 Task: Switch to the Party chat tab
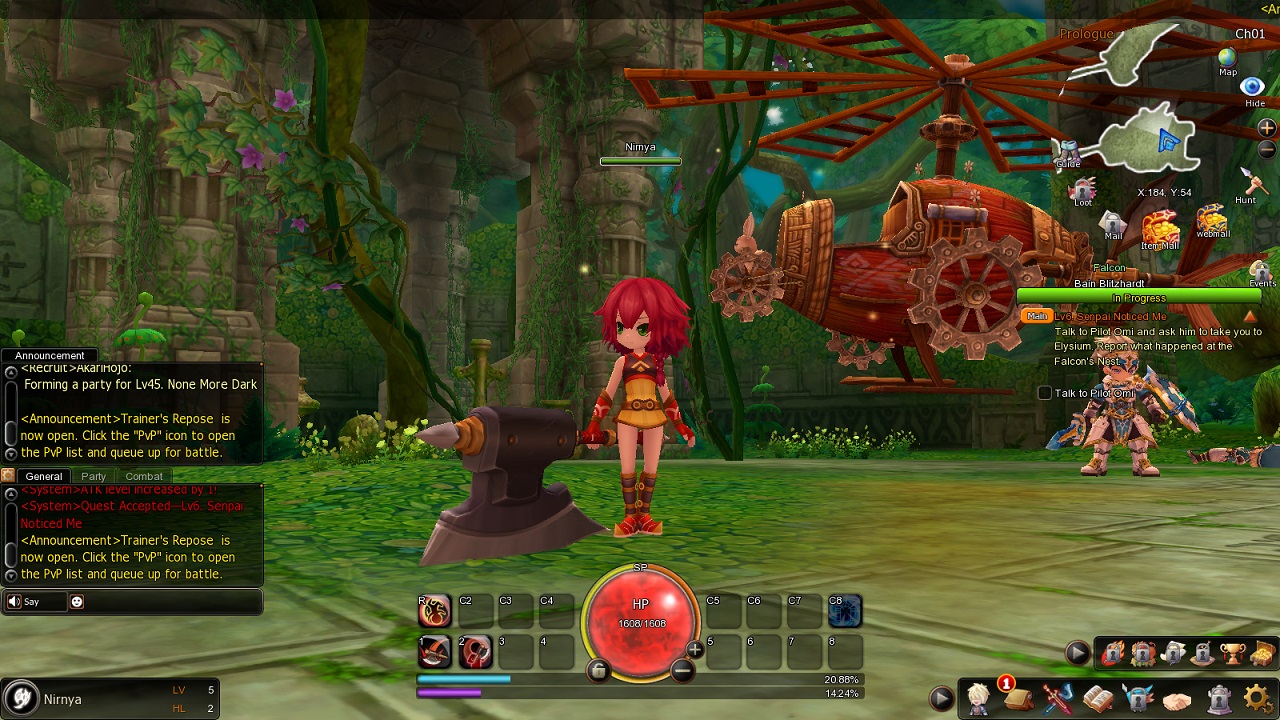(x=94, y=476)
